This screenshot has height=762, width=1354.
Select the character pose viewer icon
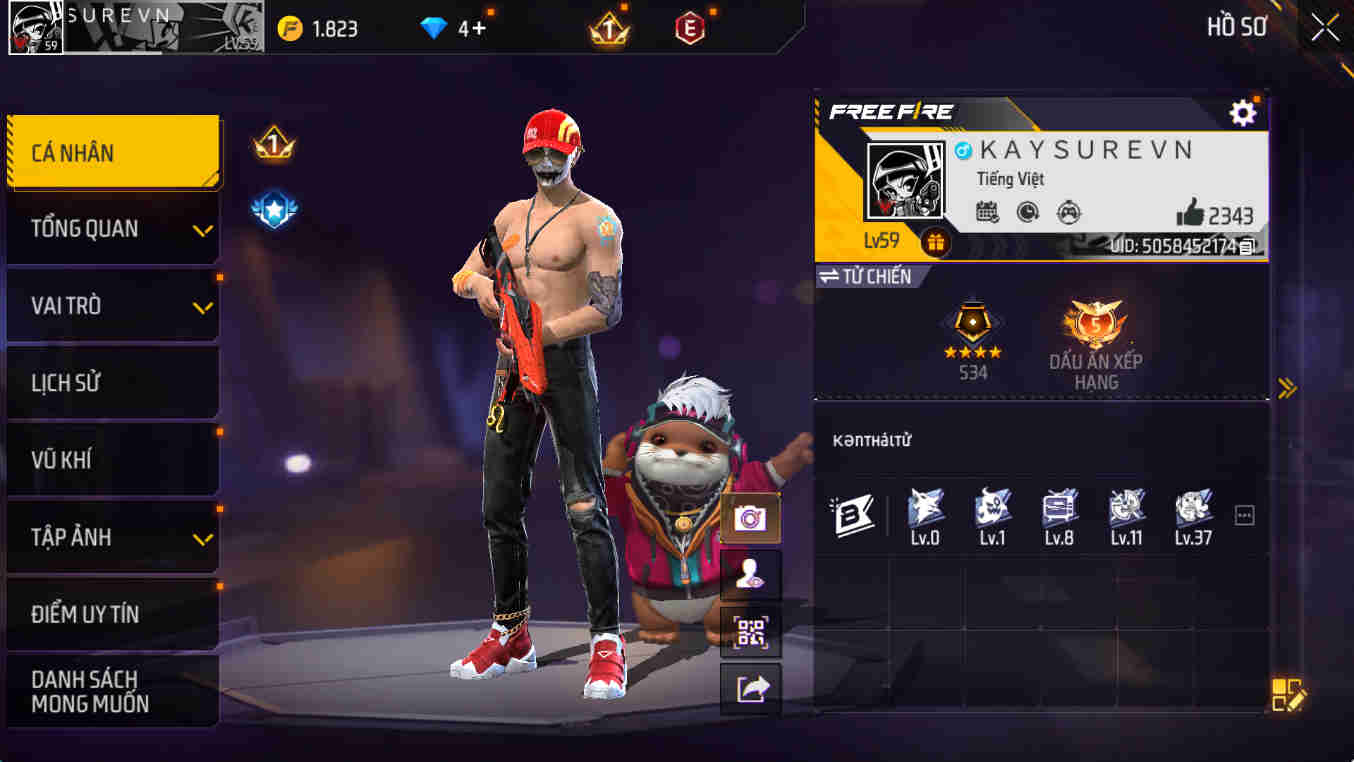[750, 571]
